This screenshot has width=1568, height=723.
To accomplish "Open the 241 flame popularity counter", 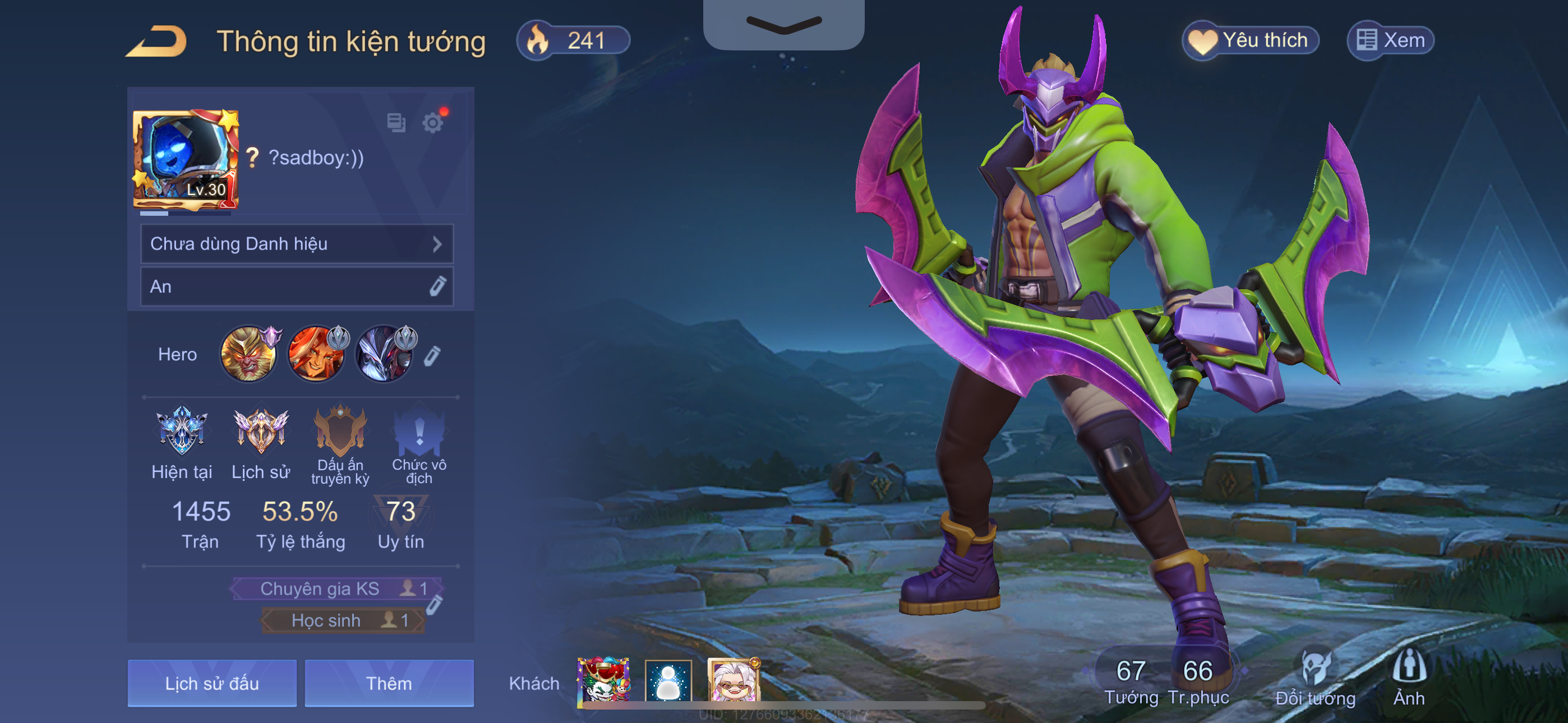I will (x=572, y=41).
